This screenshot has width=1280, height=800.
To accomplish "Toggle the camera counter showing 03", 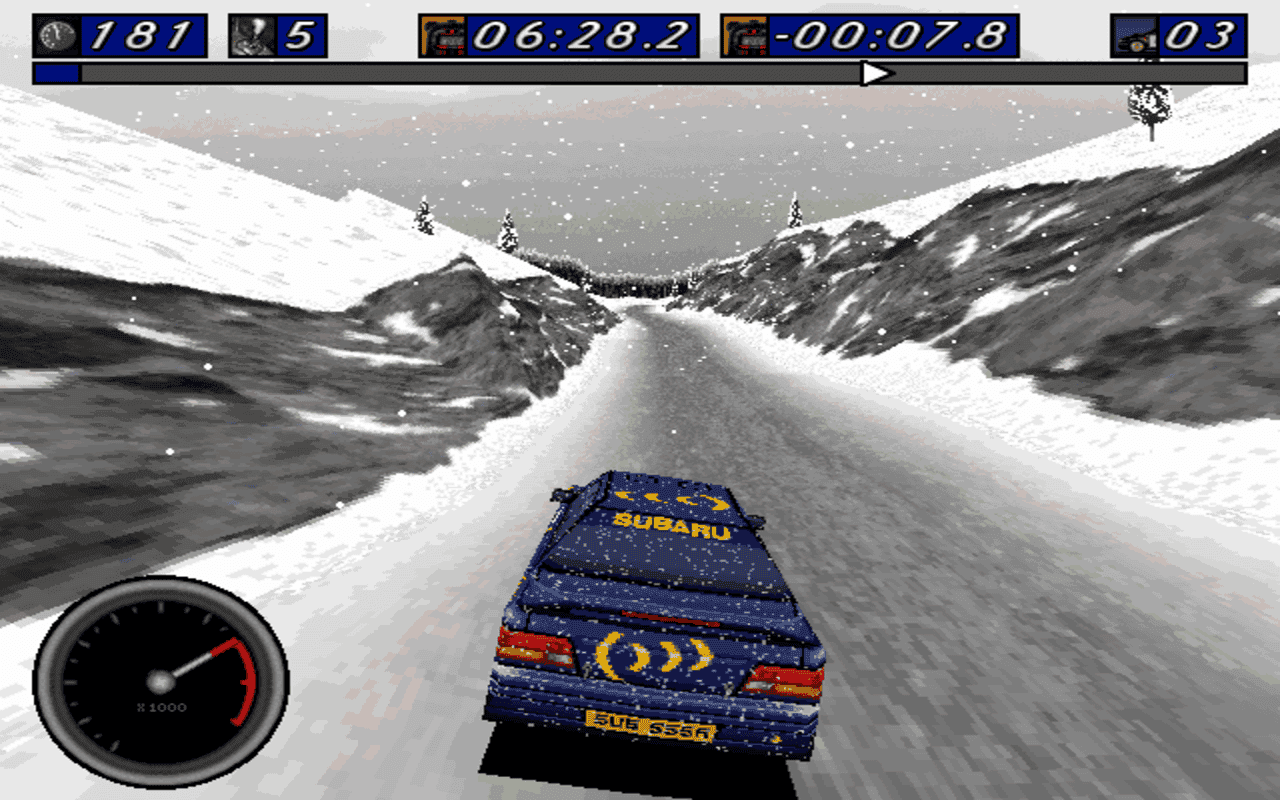I will click(1205, 33).
